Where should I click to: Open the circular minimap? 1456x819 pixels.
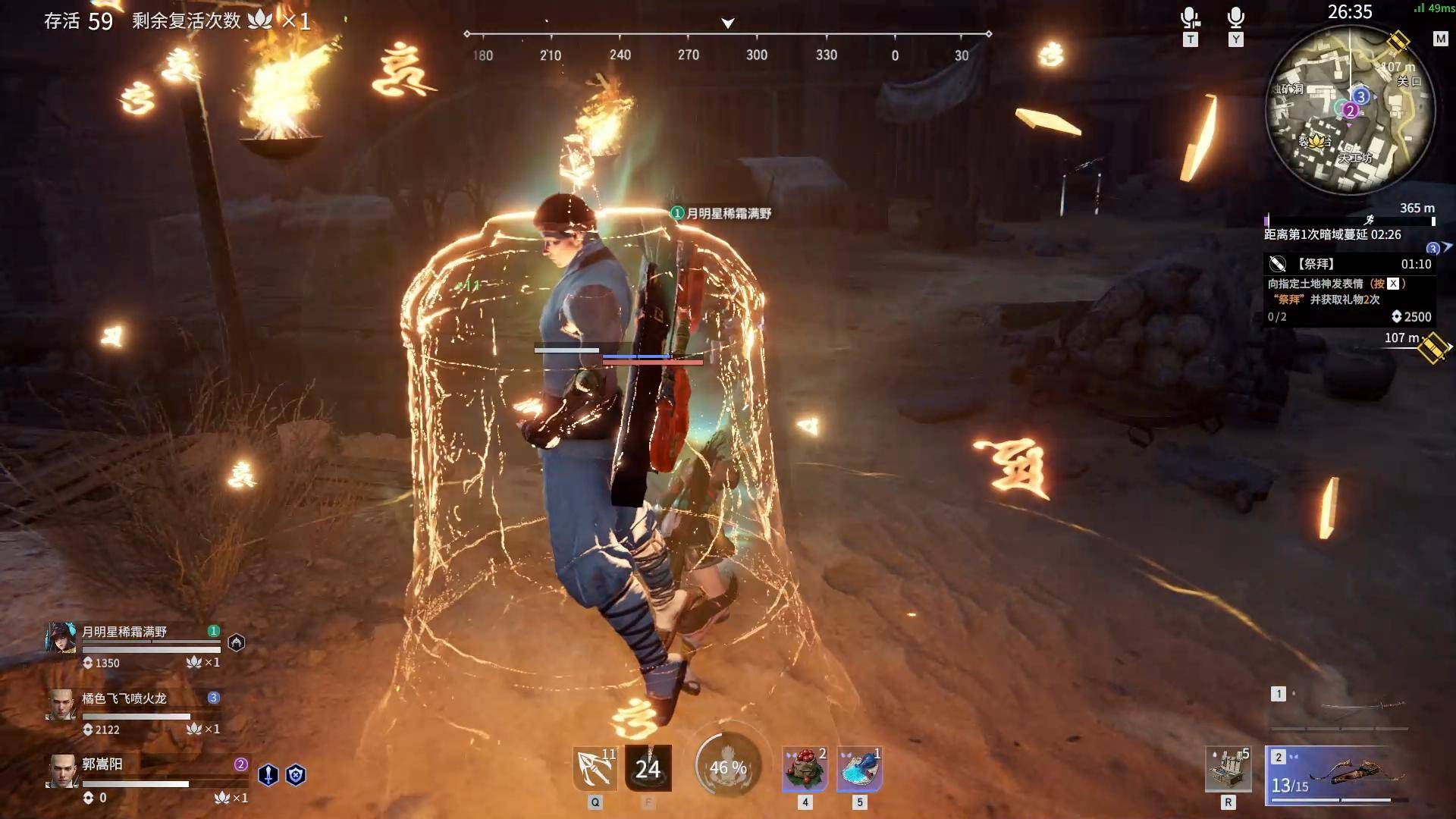(1350, 110)
